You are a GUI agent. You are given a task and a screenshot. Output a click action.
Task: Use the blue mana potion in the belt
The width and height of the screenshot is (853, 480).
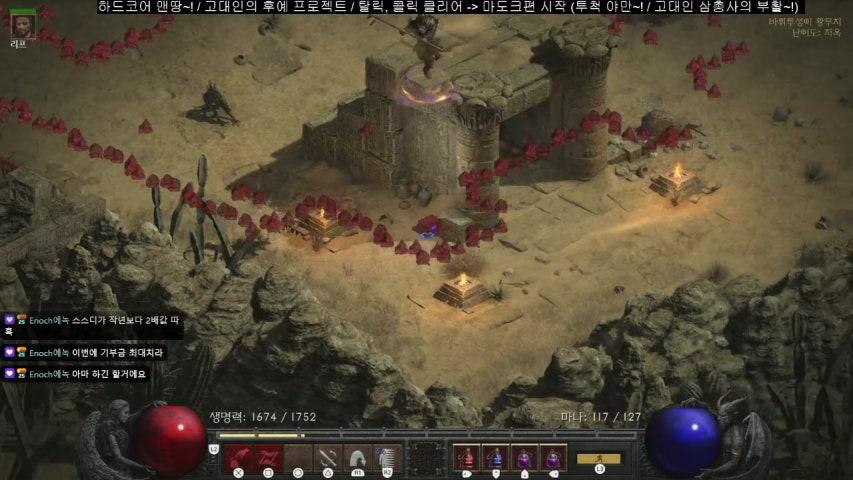click(x=494, y=458)
